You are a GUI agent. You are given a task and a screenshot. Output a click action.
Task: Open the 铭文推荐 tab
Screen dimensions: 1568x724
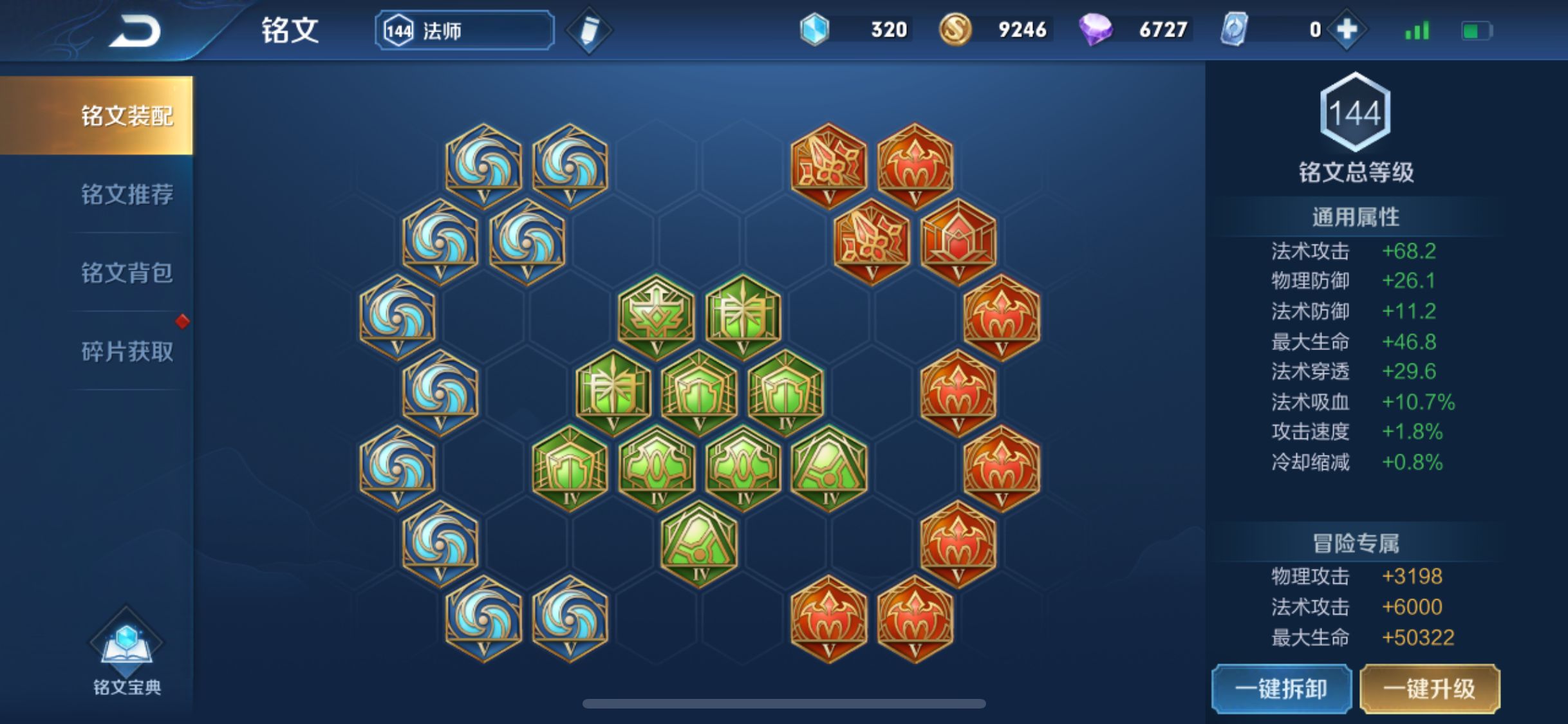pyautogui.click(x=127, y=194)
